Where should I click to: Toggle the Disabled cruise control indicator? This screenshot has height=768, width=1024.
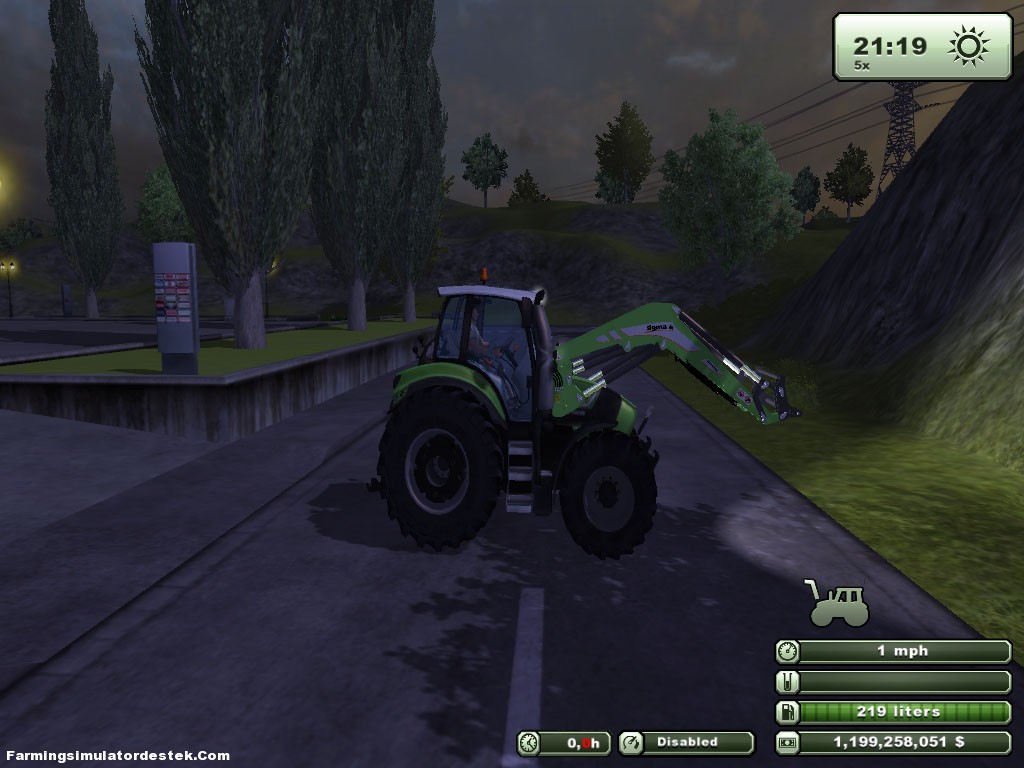point(686,742)
